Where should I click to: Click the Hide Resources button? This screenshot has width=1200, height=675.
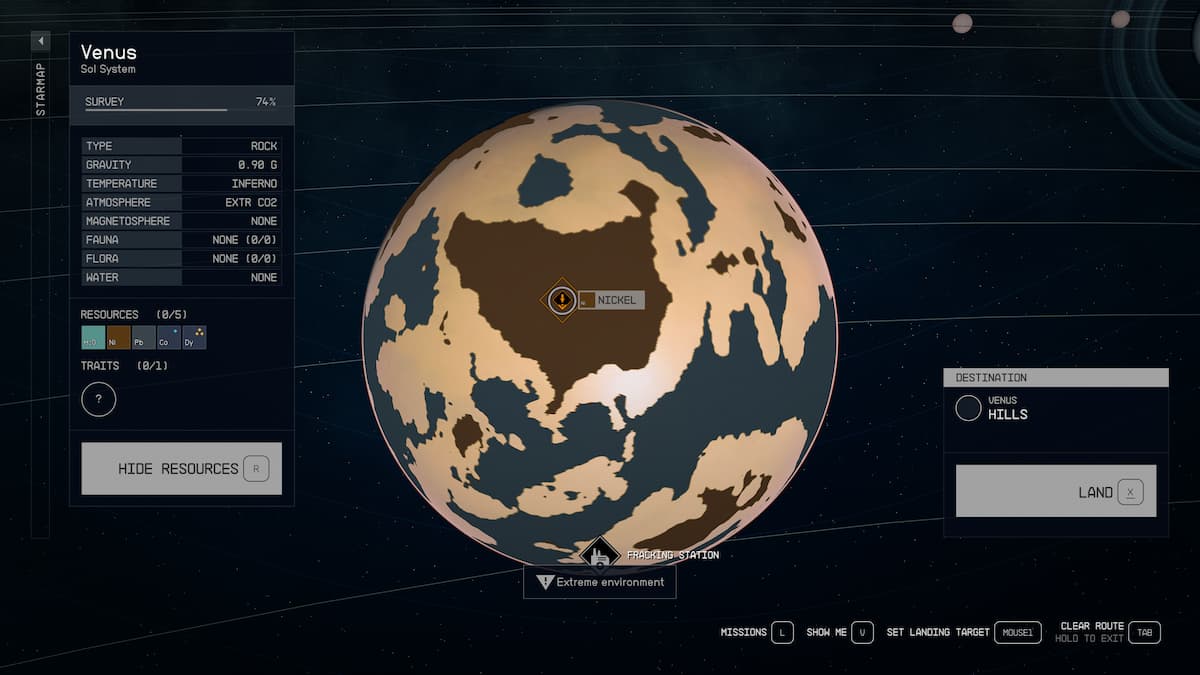click(x=181, y=468)
